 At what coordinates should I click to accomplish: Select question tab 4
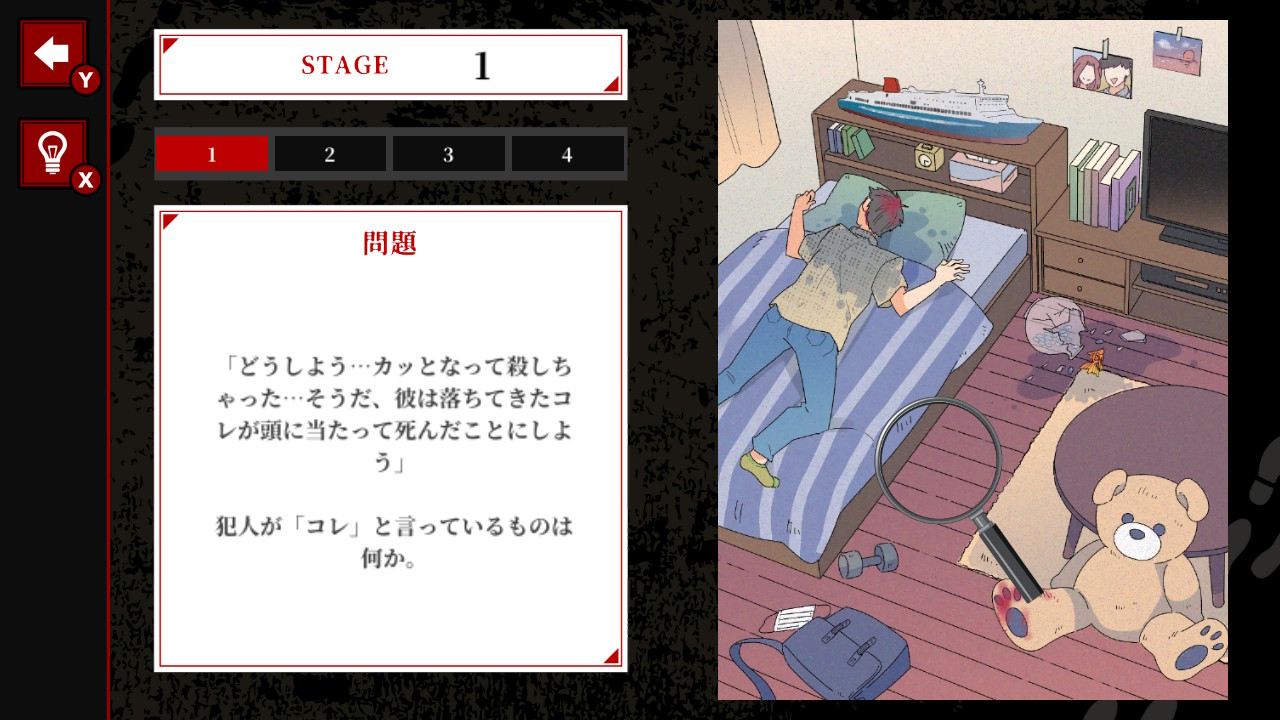coord(567,153)
